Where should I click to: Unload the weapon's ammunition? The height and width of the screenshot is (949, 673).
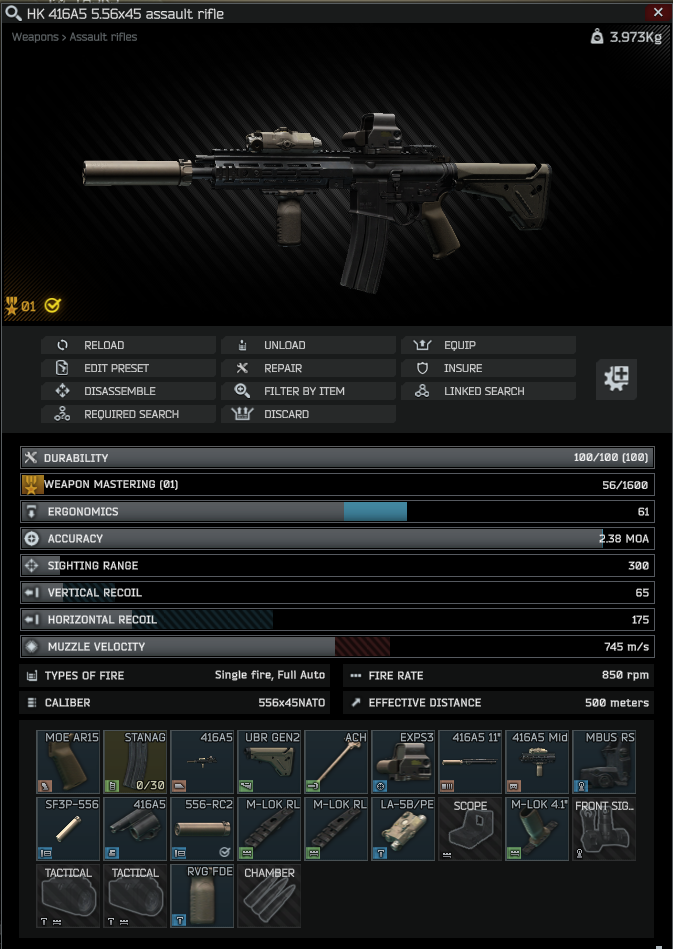pos(308,345)
